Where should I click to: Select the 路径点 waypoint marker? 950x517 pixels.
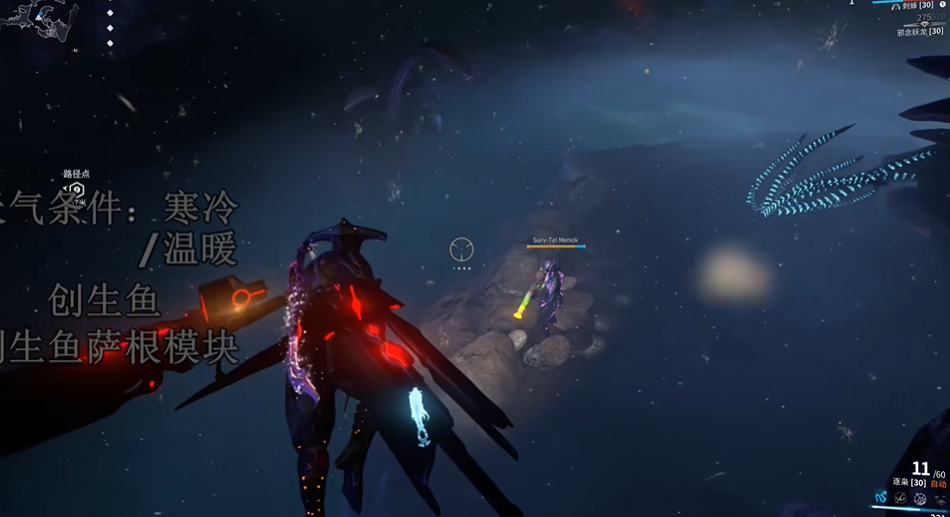click(75, 190)
